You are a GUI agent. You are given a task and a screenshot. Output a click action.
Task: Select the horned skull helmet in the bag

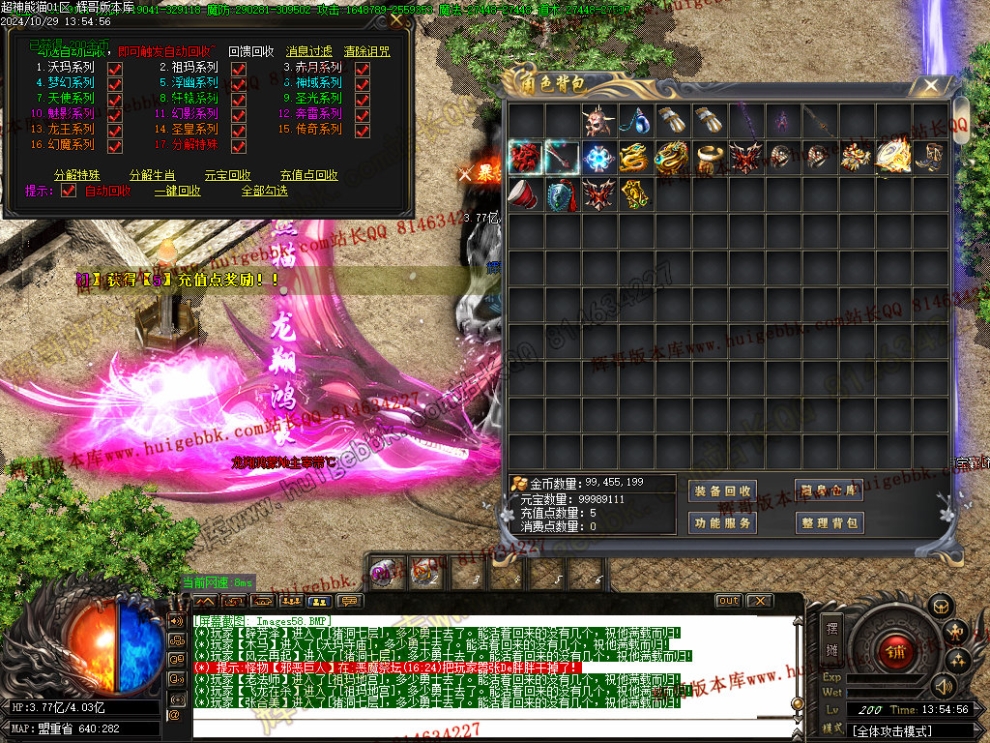tap(599, 120)
